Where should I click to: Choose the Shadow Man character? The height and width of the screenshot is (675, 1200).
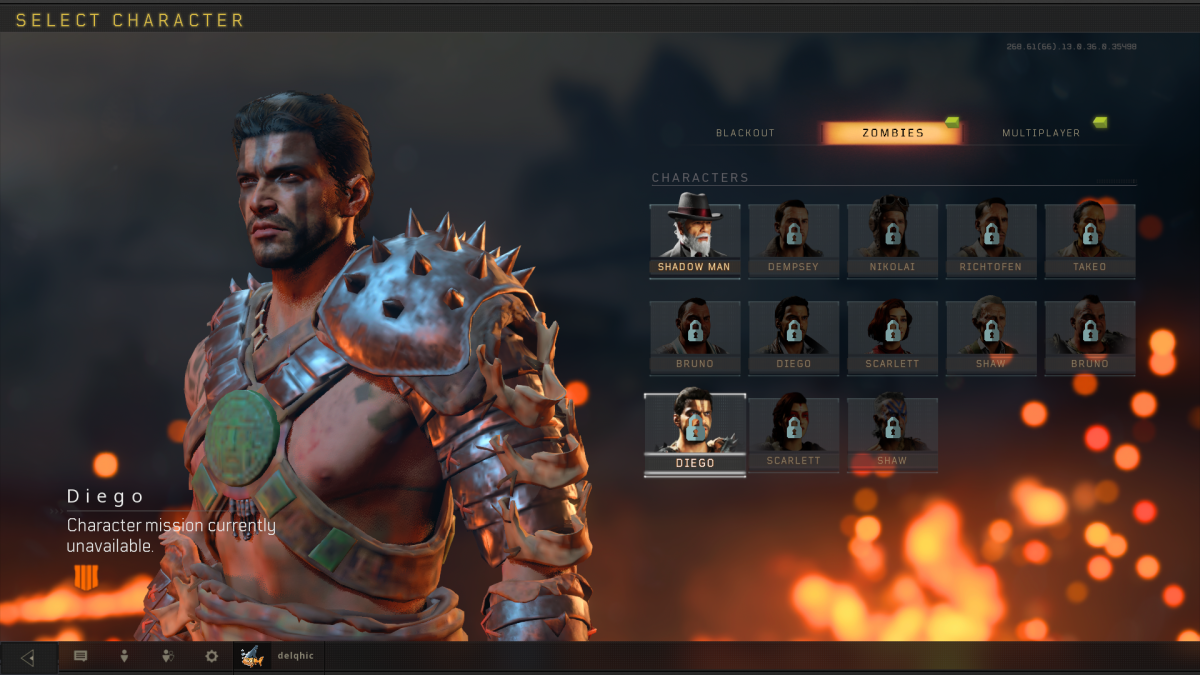pos(695,240)
